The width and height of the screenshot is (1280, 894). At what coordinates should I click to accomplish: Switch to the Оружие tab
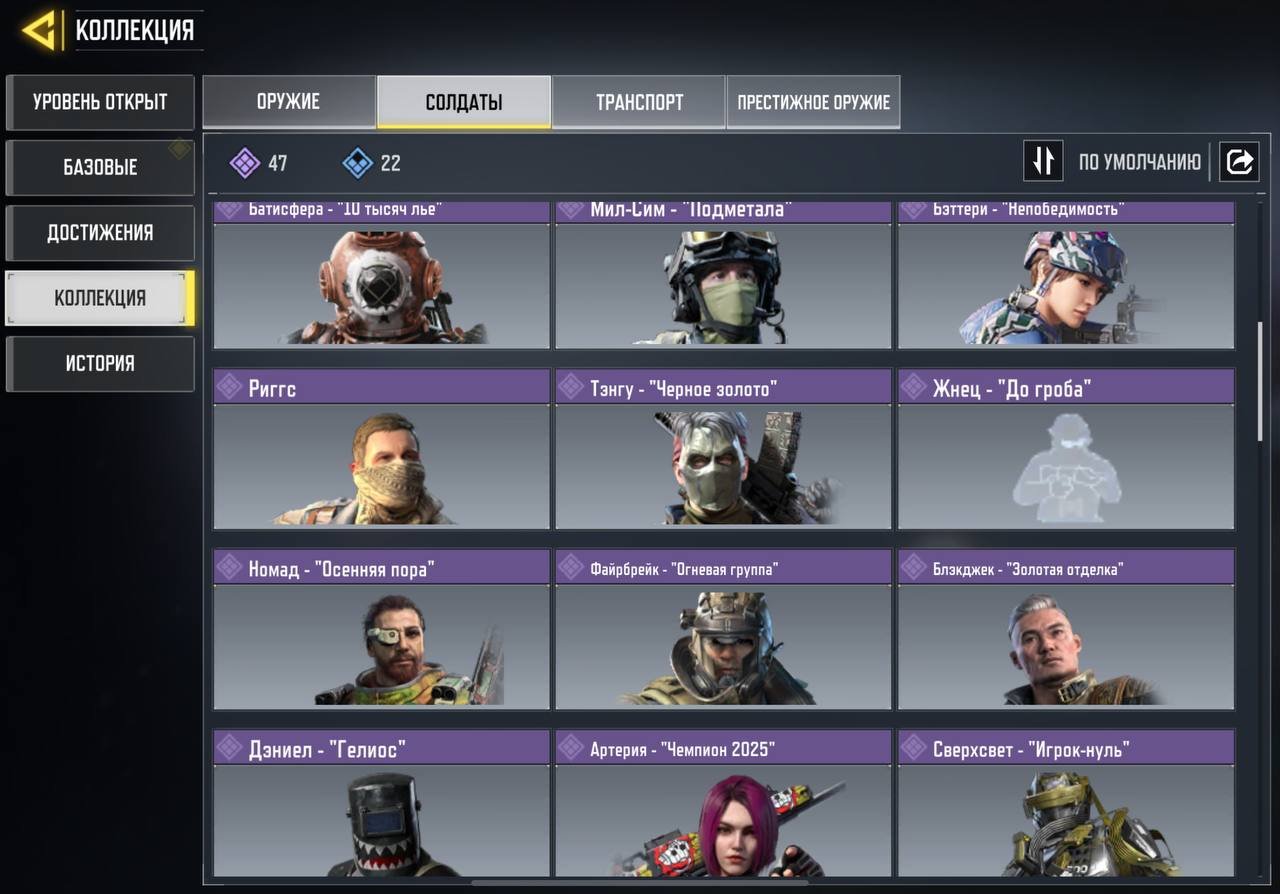click(289, 102)
